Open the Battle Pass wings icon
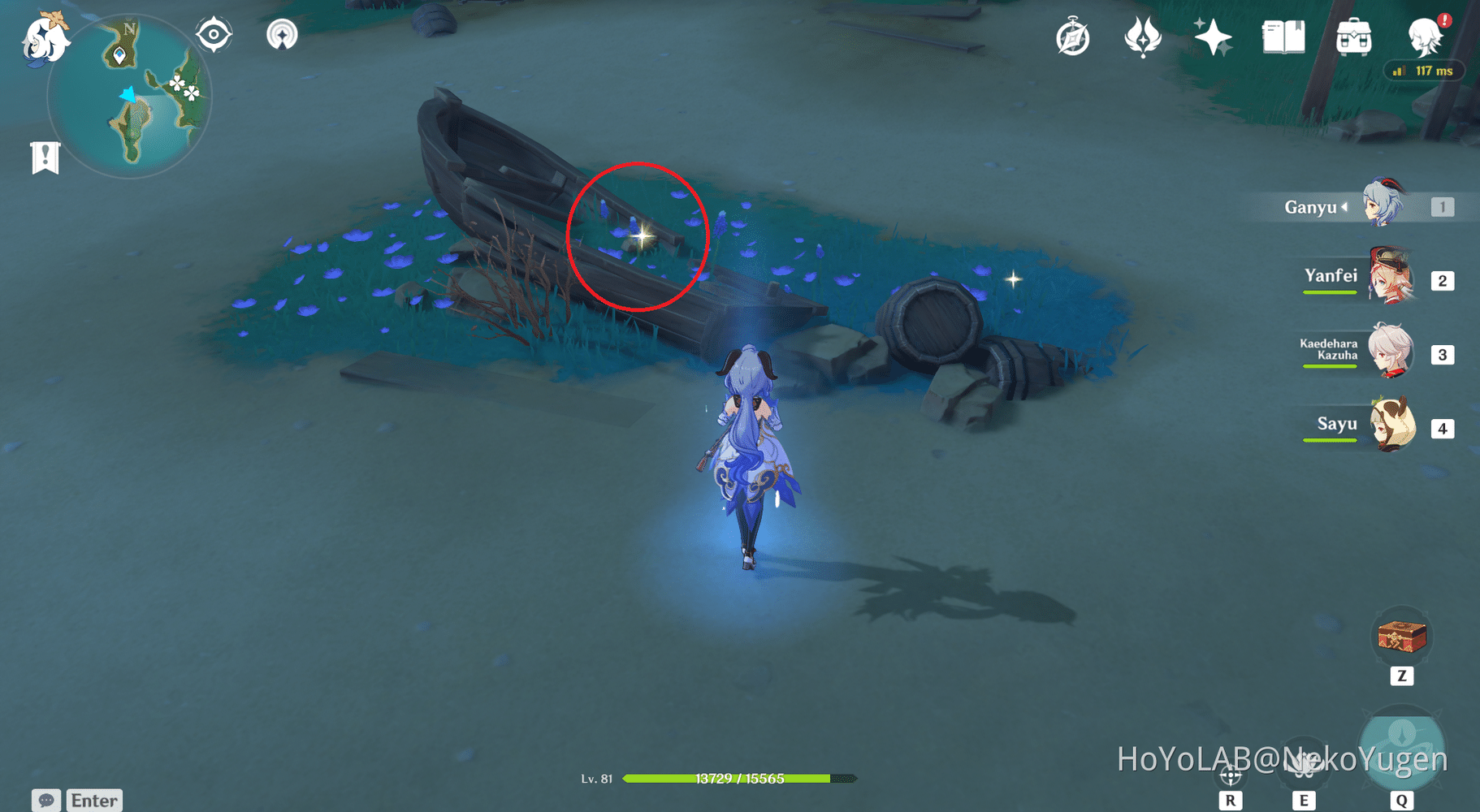The image size is (1480, 812). click(1144, 37)
